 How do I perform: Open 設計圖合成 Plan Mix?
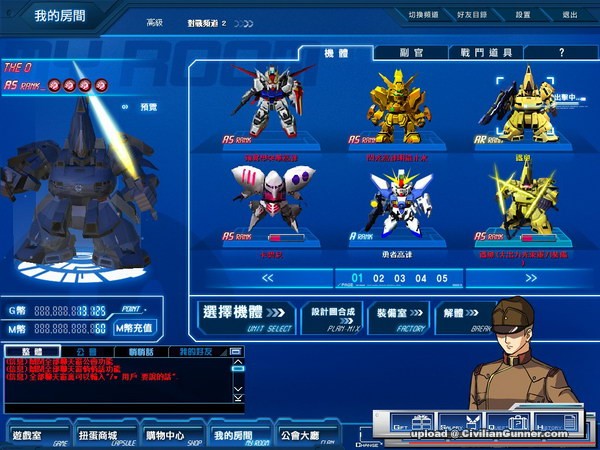click(332, 315)
